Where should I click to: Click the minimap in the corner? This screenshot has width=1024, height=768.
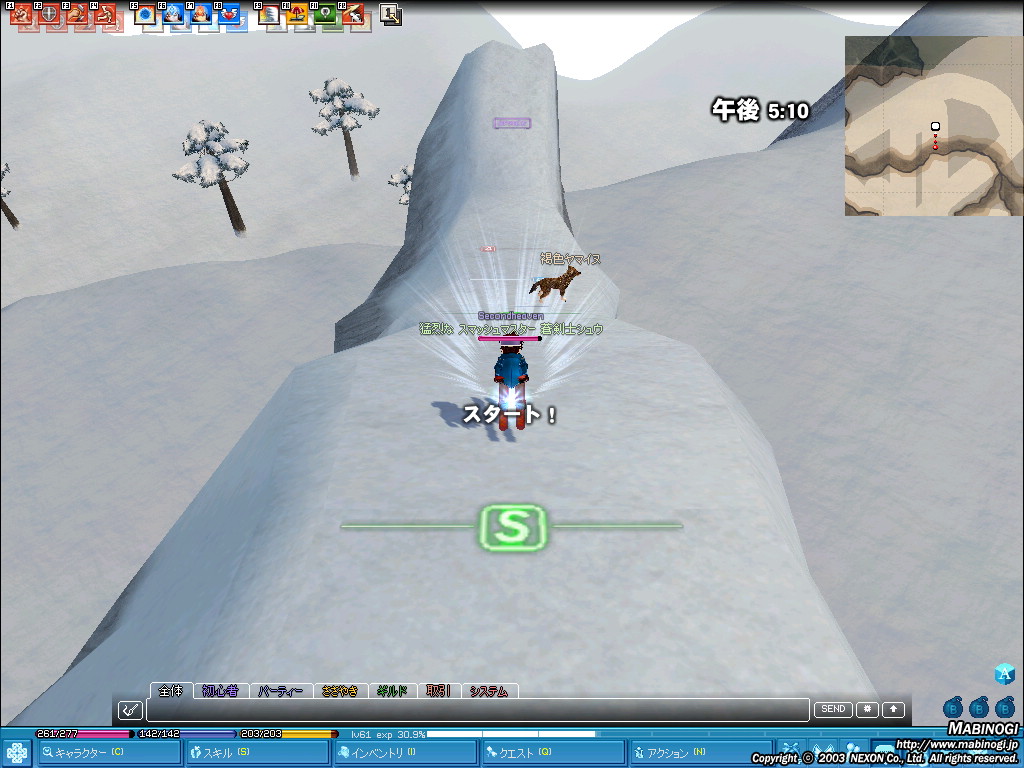(933, 126)
